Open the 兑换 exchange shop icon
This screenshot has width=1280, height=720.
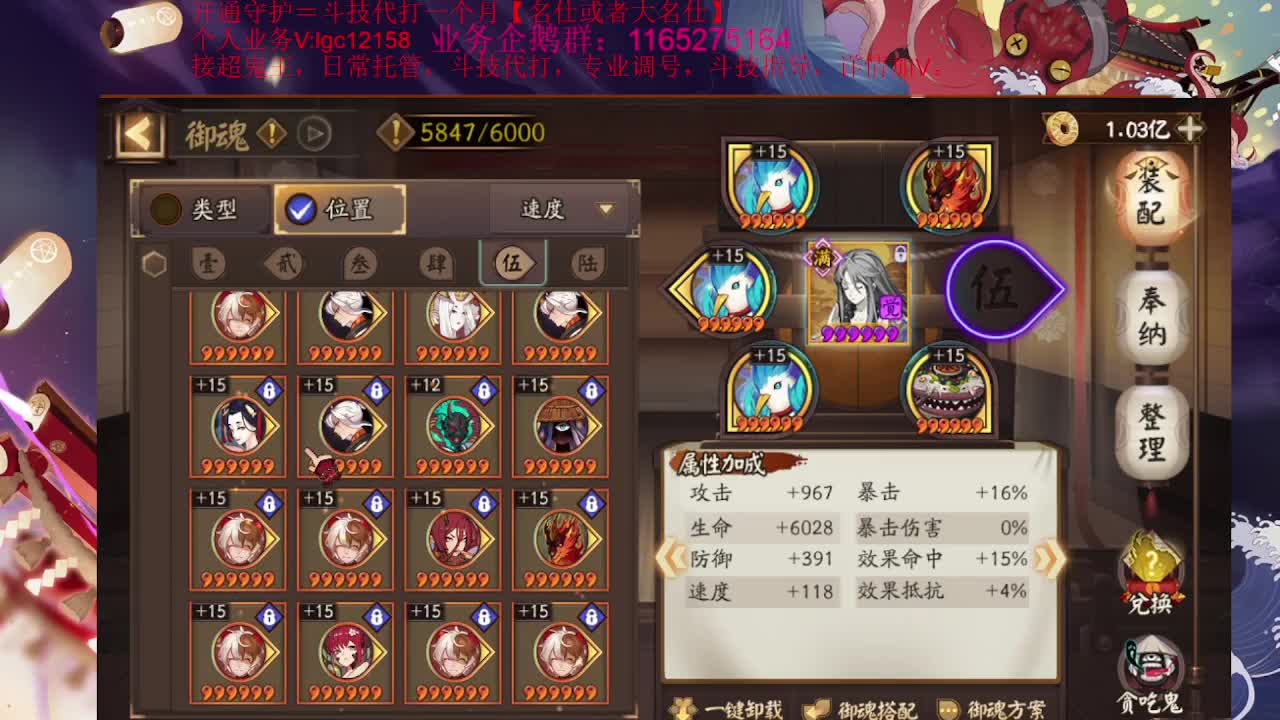pos(1152,570)
